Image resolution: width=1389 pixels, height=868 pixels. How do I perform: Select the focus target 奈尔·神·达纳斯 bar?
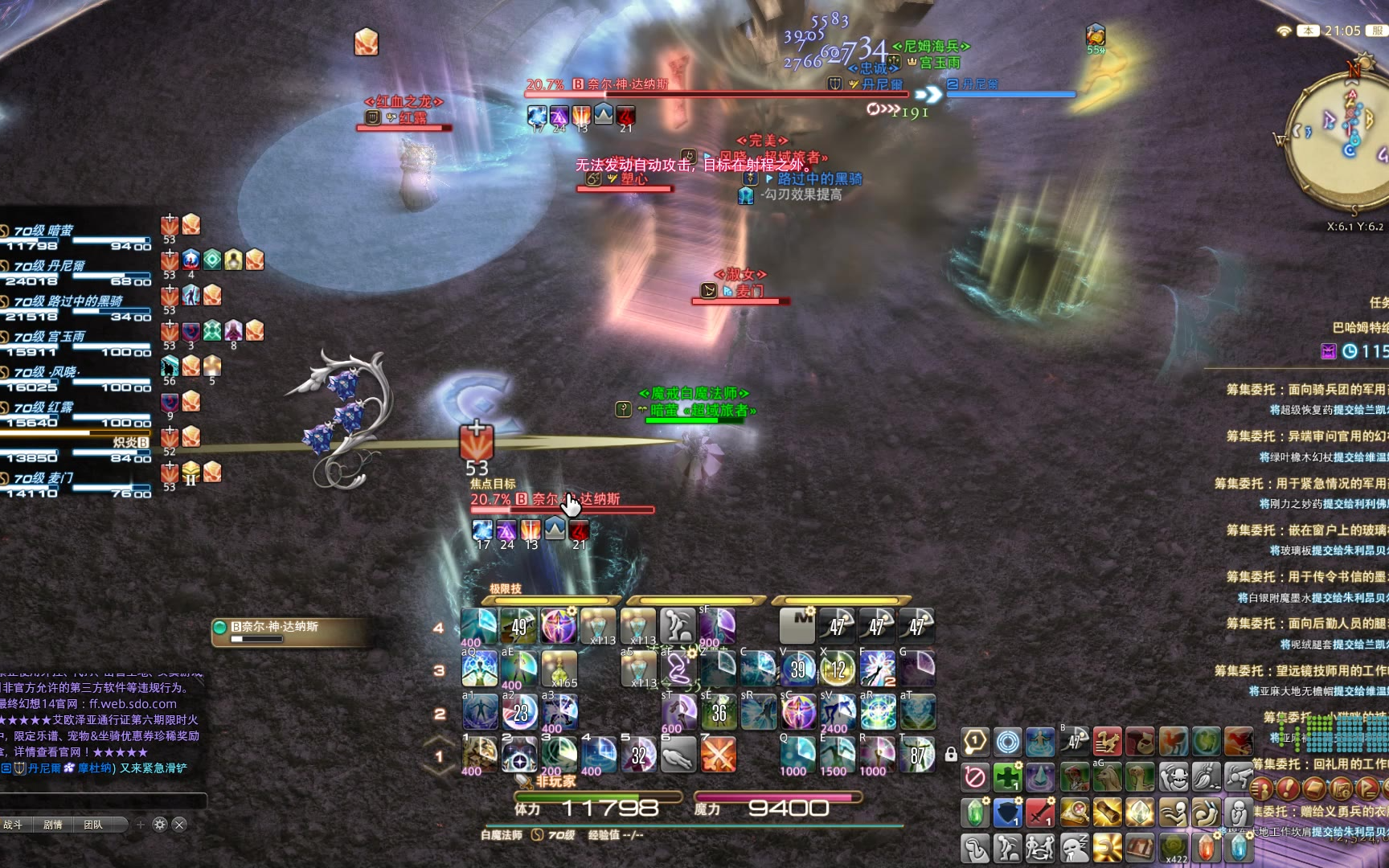pos(562,504)
